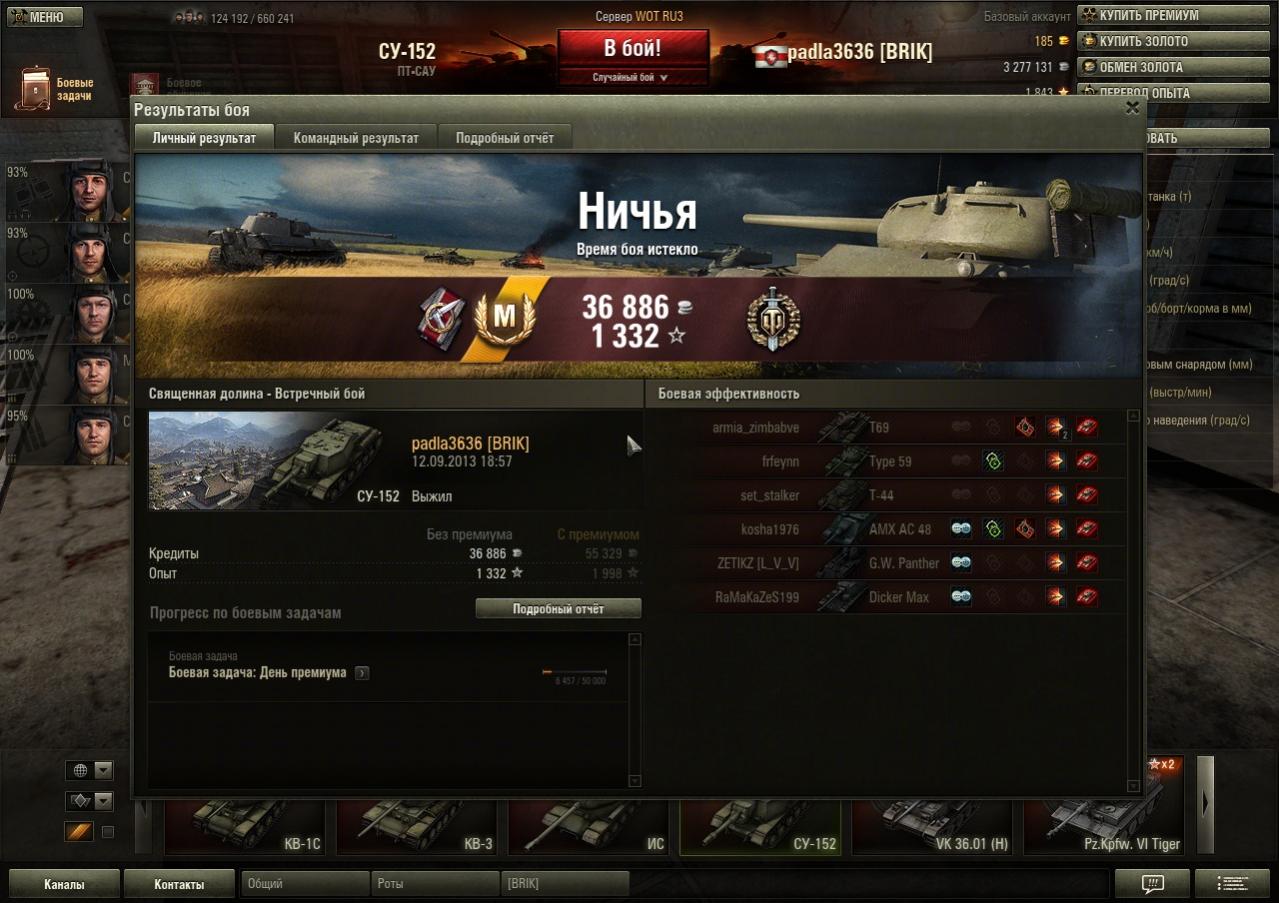Select the Роты chat tab
Screen dimensions: 1279x903
(x=435, y=884)
